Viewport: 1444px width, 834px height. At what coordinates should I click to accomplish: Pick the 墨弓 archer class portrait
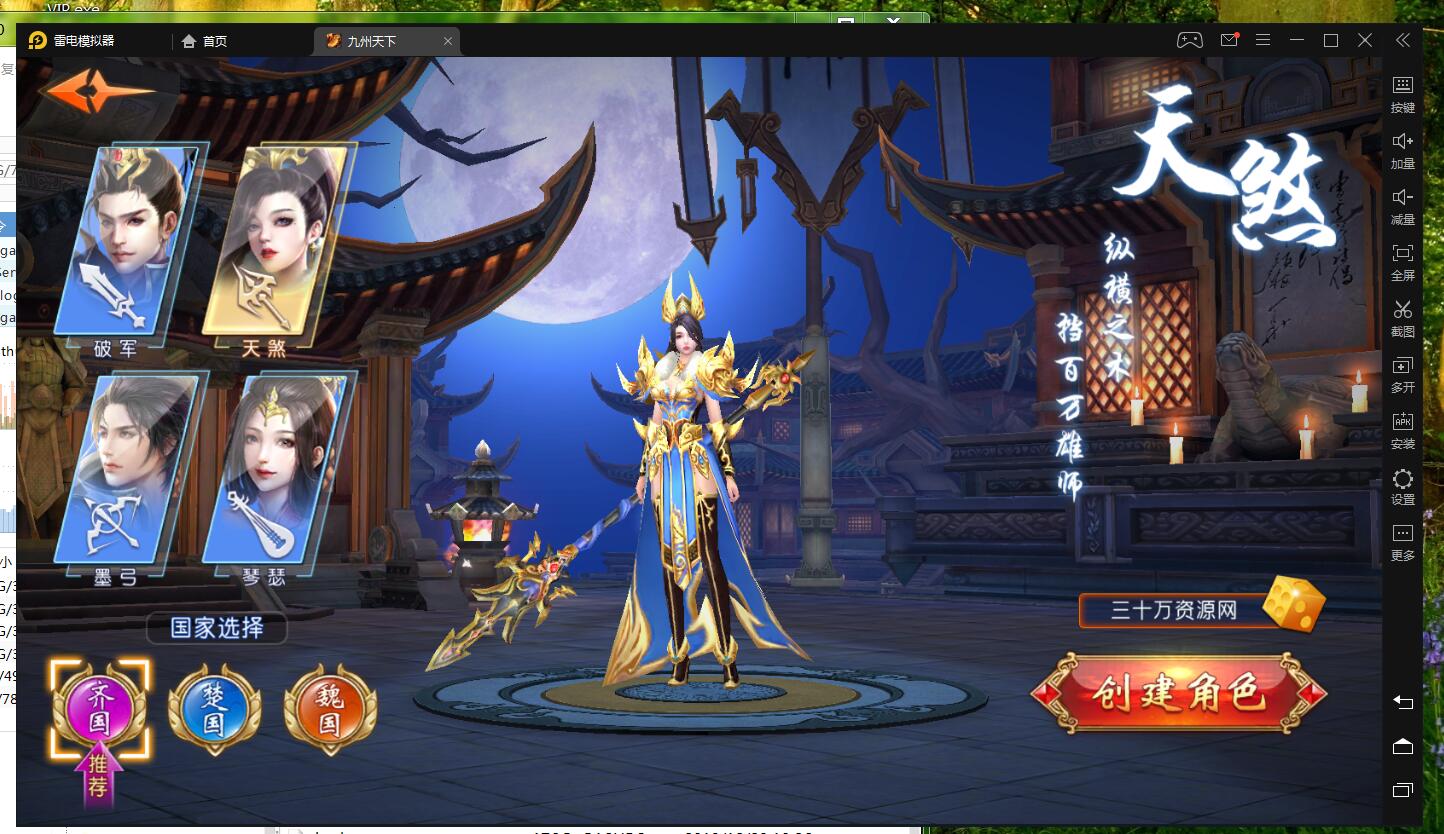(127, 468)
